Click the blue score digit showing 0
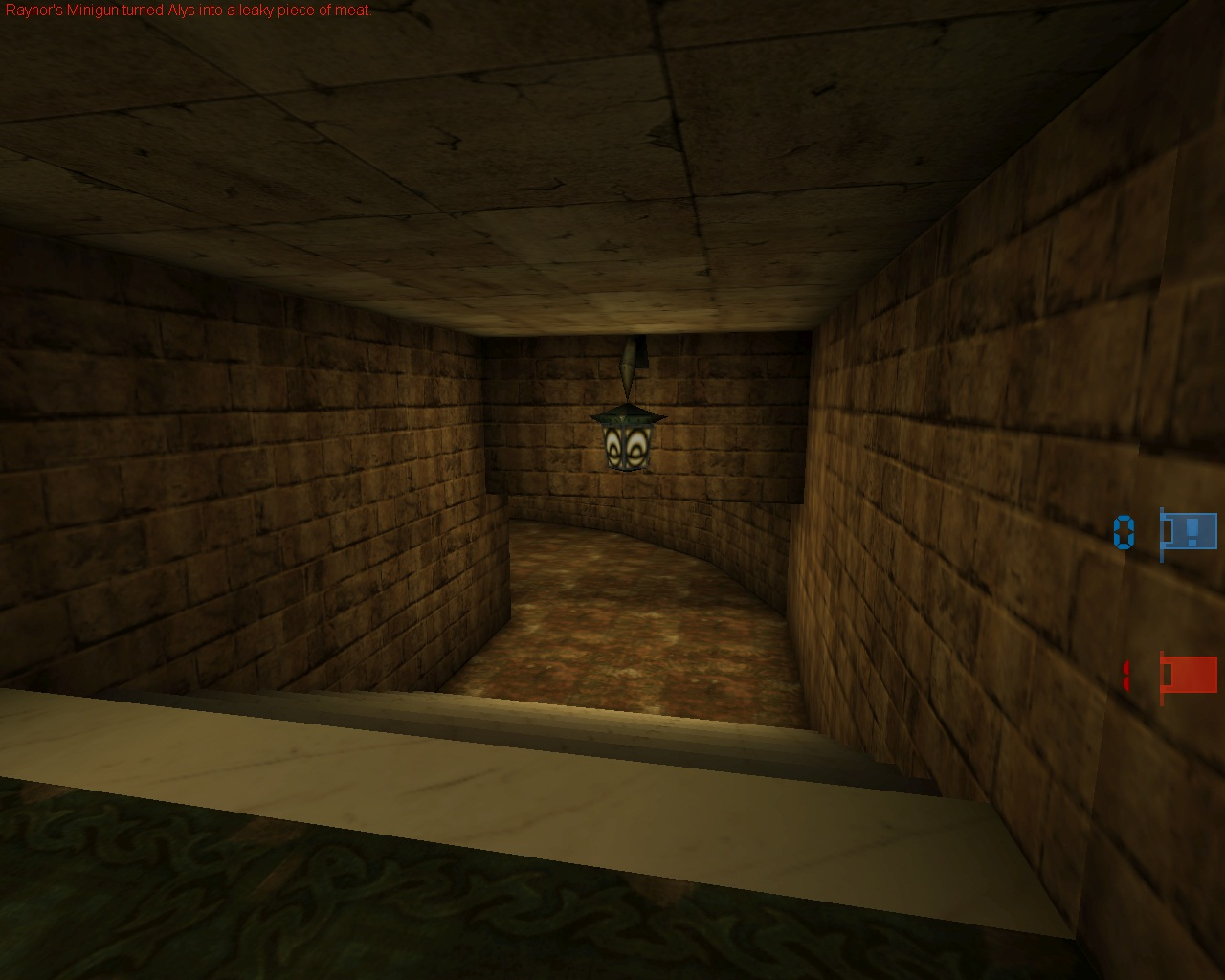1225x980 pixels. [x=1125, y=530]
